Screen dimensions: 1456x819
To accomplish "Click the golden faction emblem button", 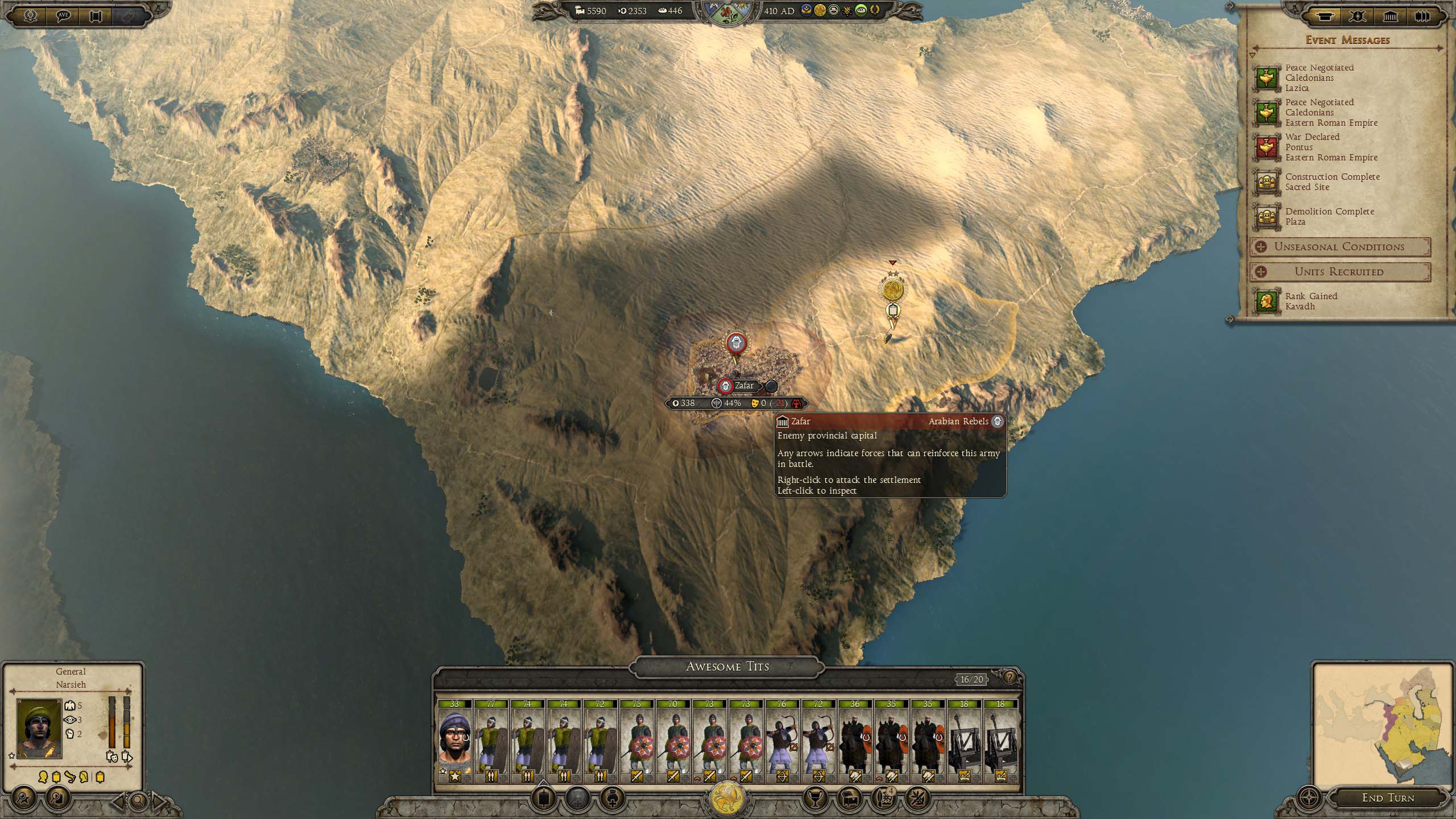I will (728, 799).
